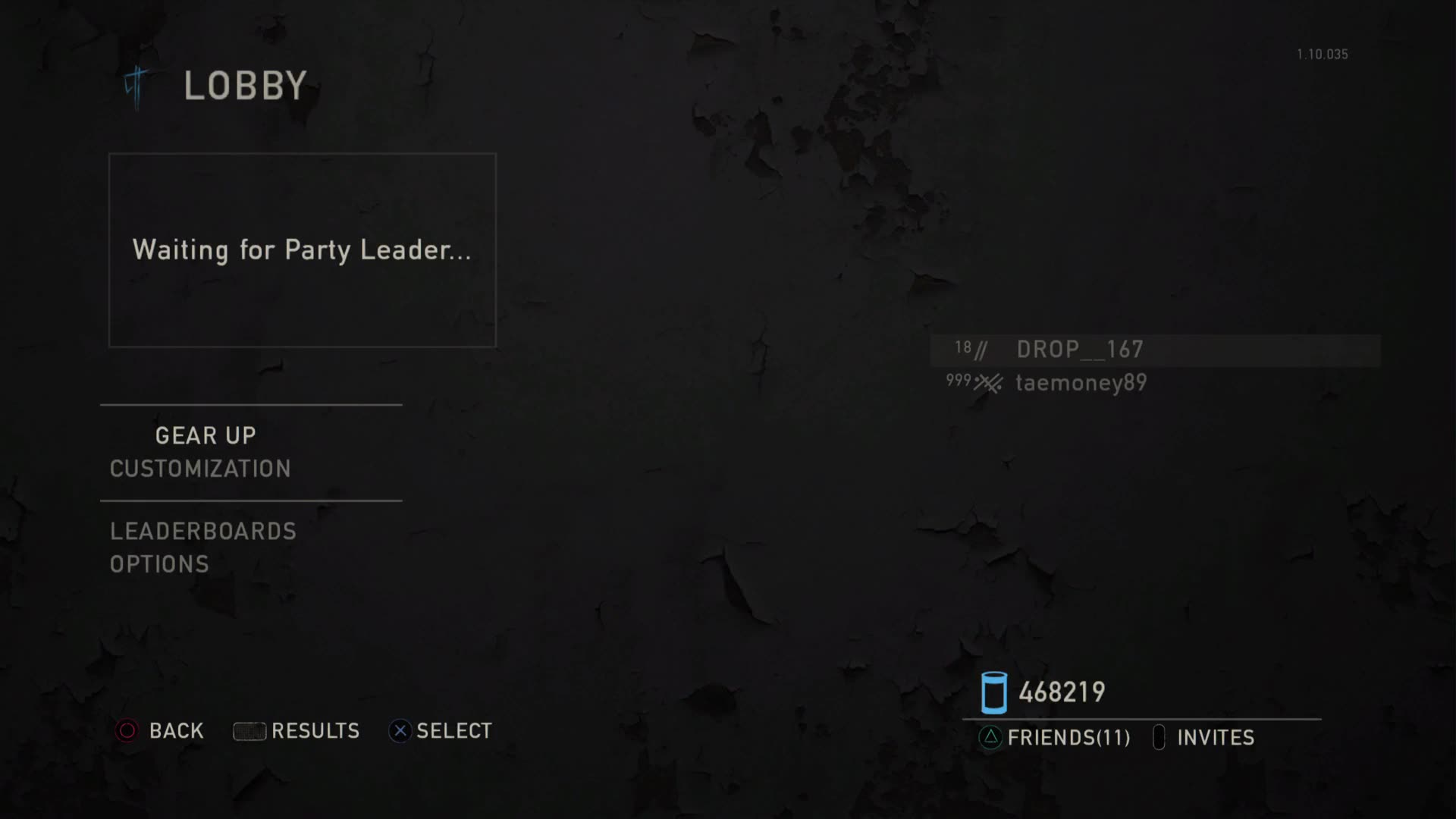The height and width of the screenshot is (819, 1456).
Task: Open the CUSTOMIZATION menu entry
Action: tap(199, 469)
